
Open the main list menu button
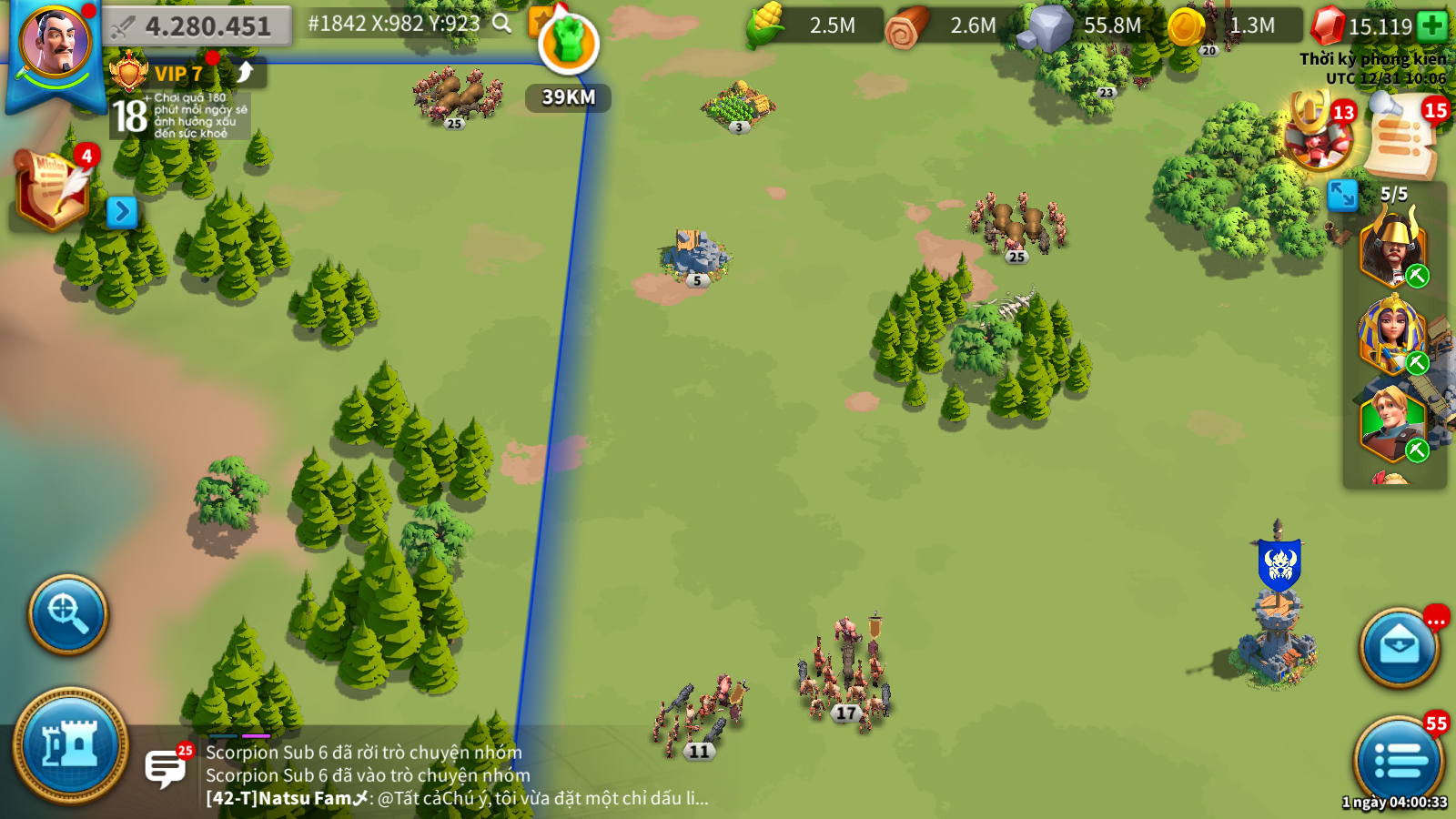[x=1399, y=761]
